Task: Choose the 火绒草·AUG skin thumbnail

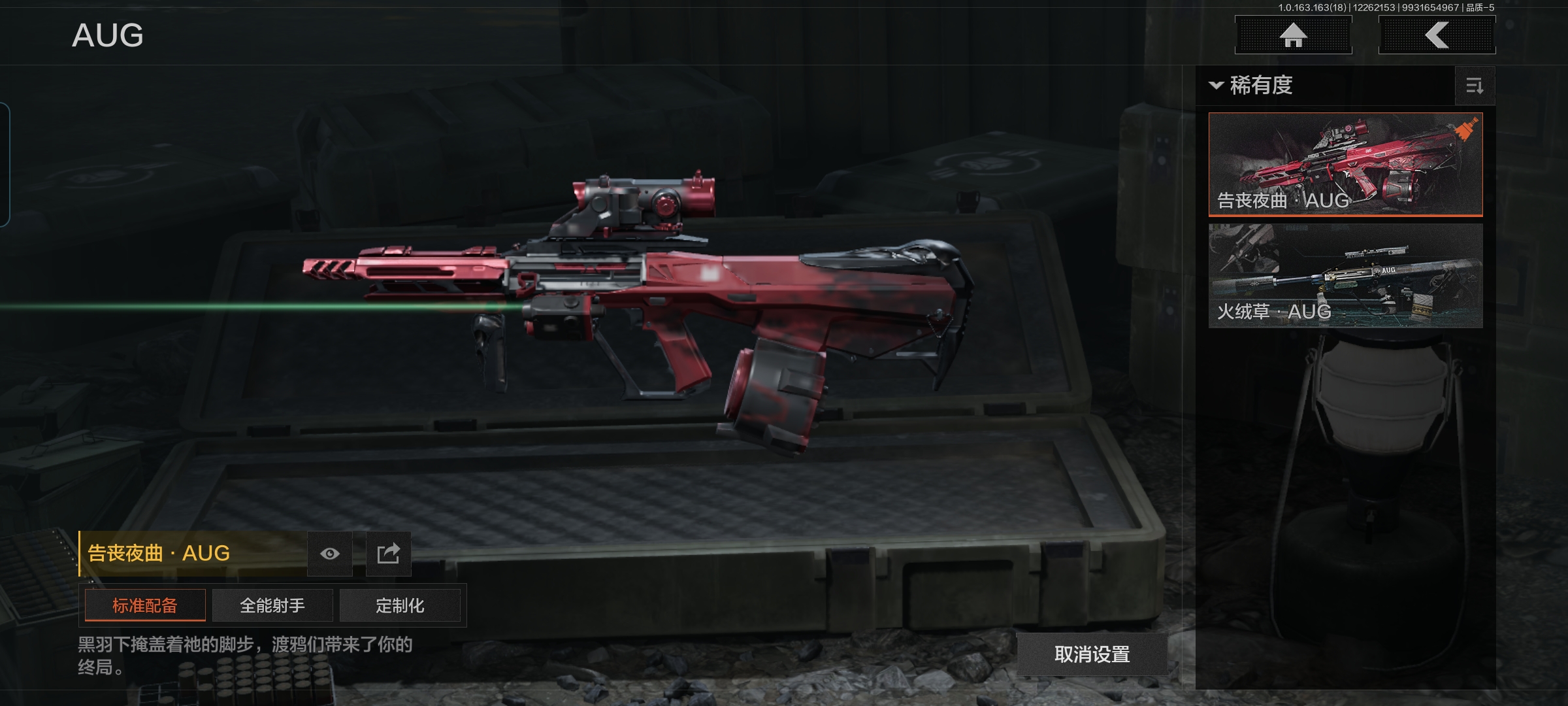Action: click(x=1345, y=275)
